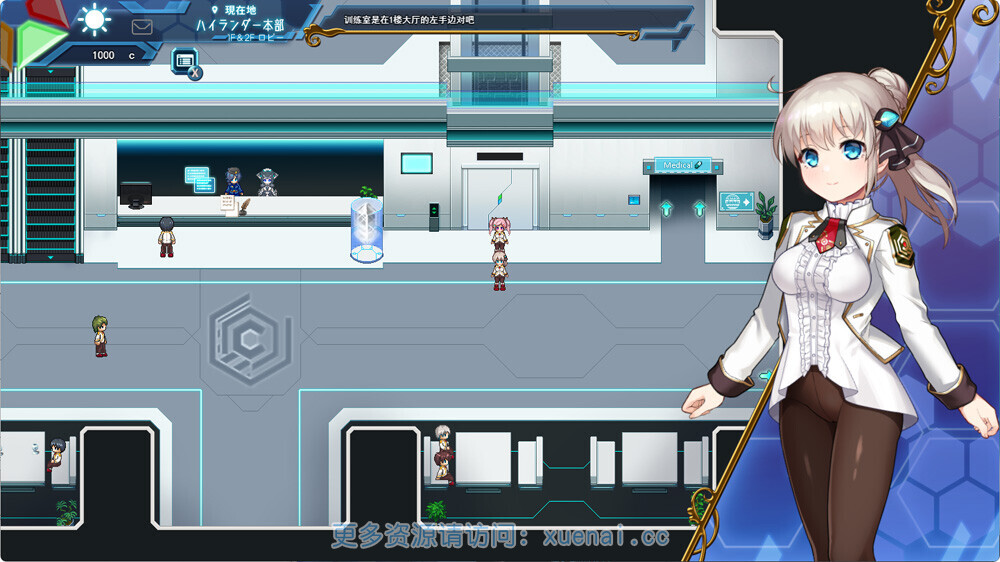Open the mail envelope icon
Viewport: 1000px width, 562px height.
coord(142,27)
